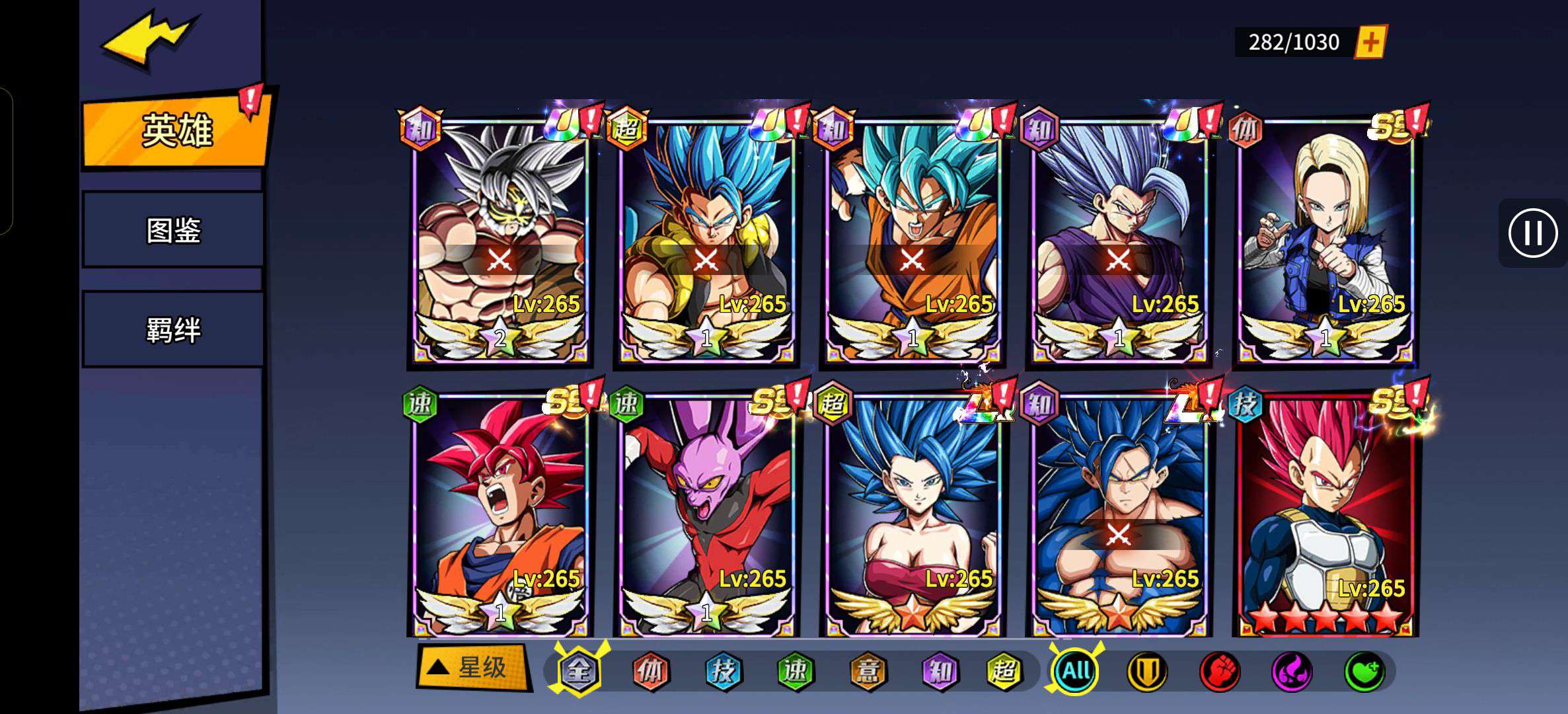Open the 羁绊 tab
The width and height of the screenshot is (1568, 714).
click(x=173, y=329)
